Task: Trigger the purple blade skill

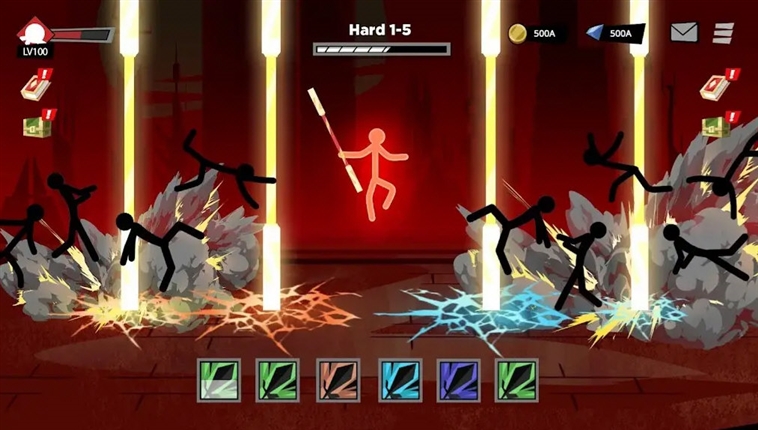Action: tap(457, 381)
